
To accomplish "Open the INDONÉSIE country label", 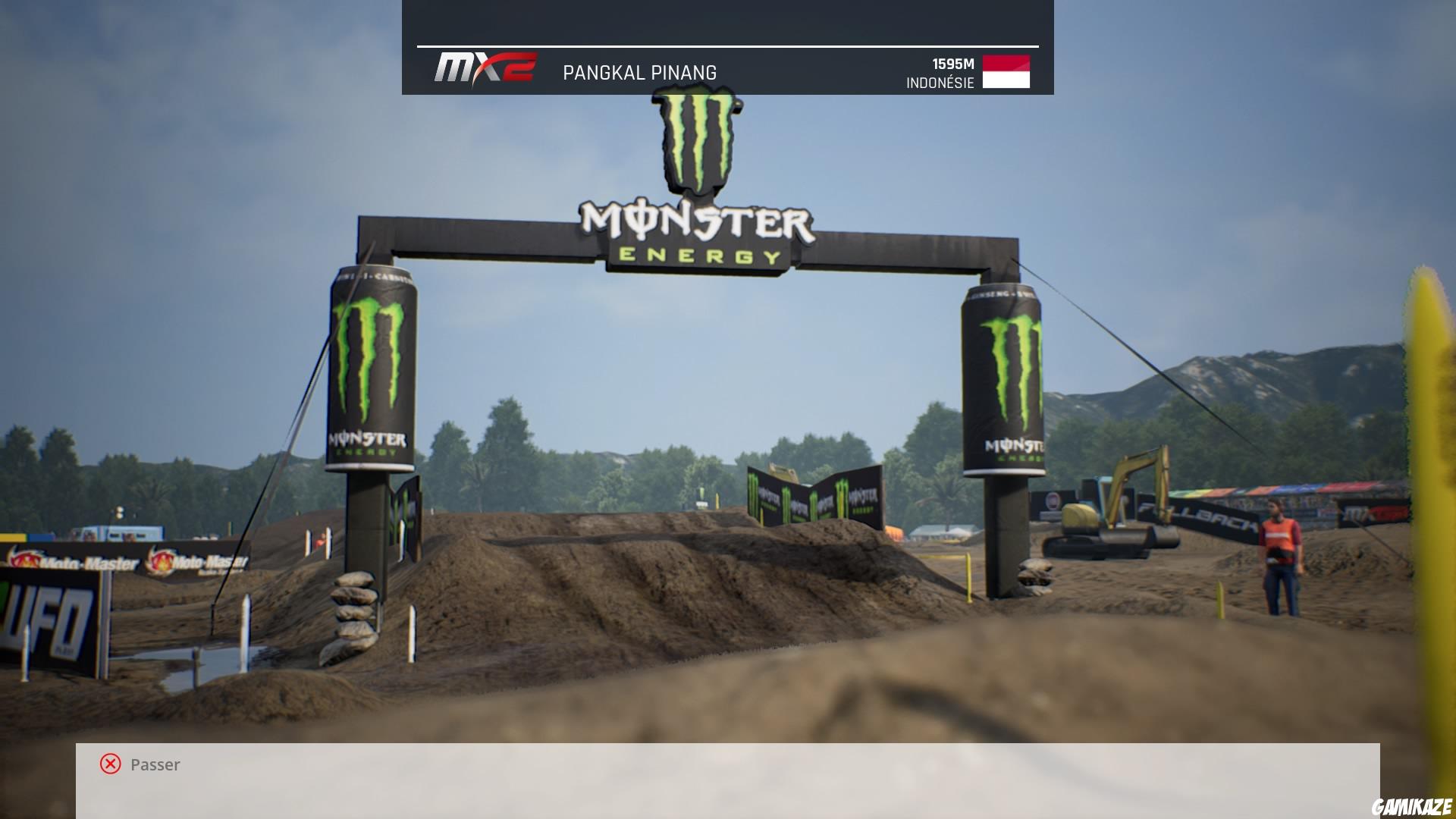I will (x=939, y=83).
